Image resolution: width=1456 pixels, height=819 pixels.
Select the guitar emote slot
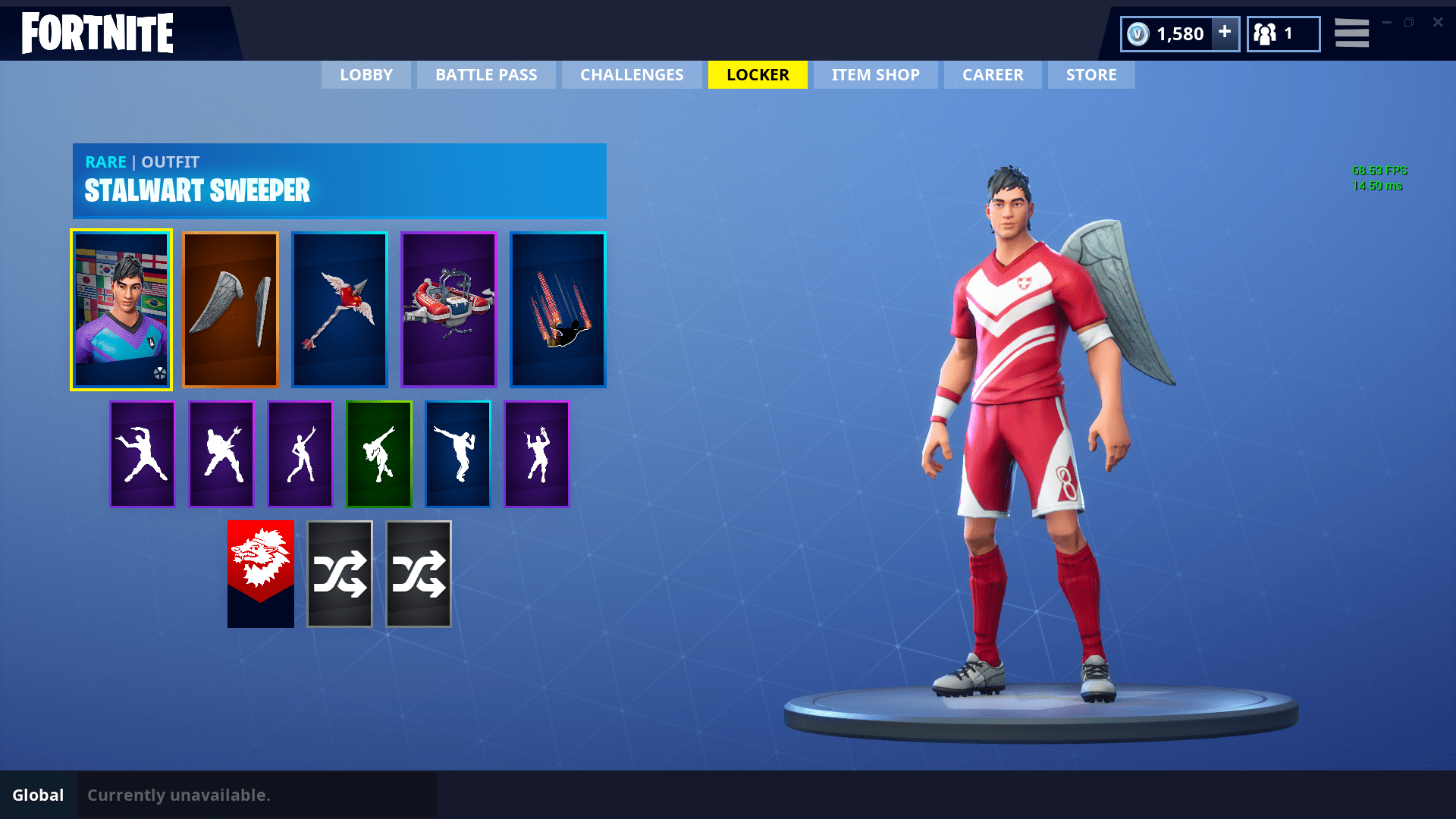pos(221,453)
